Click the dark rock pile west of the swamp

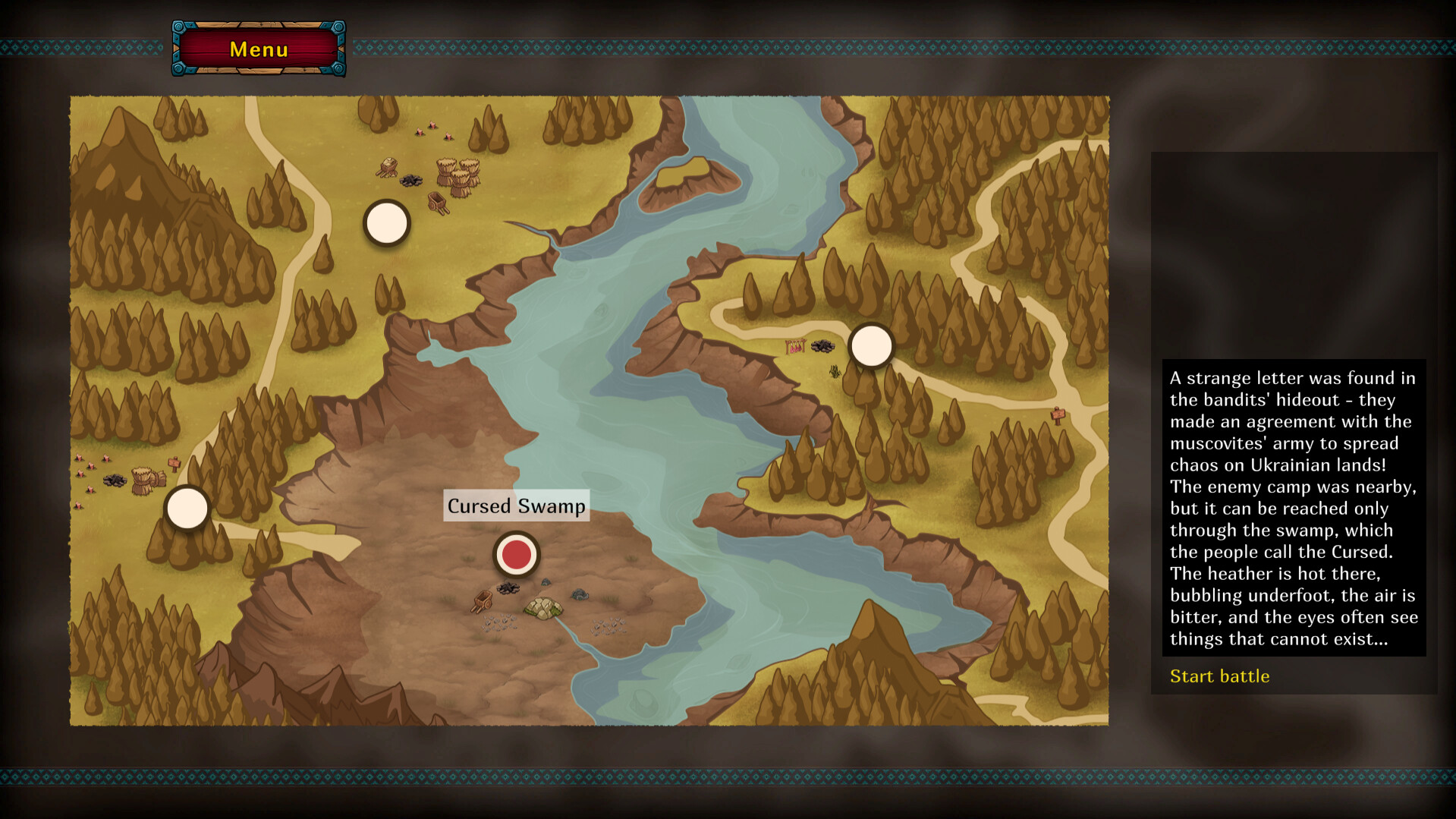pos(114,480)
